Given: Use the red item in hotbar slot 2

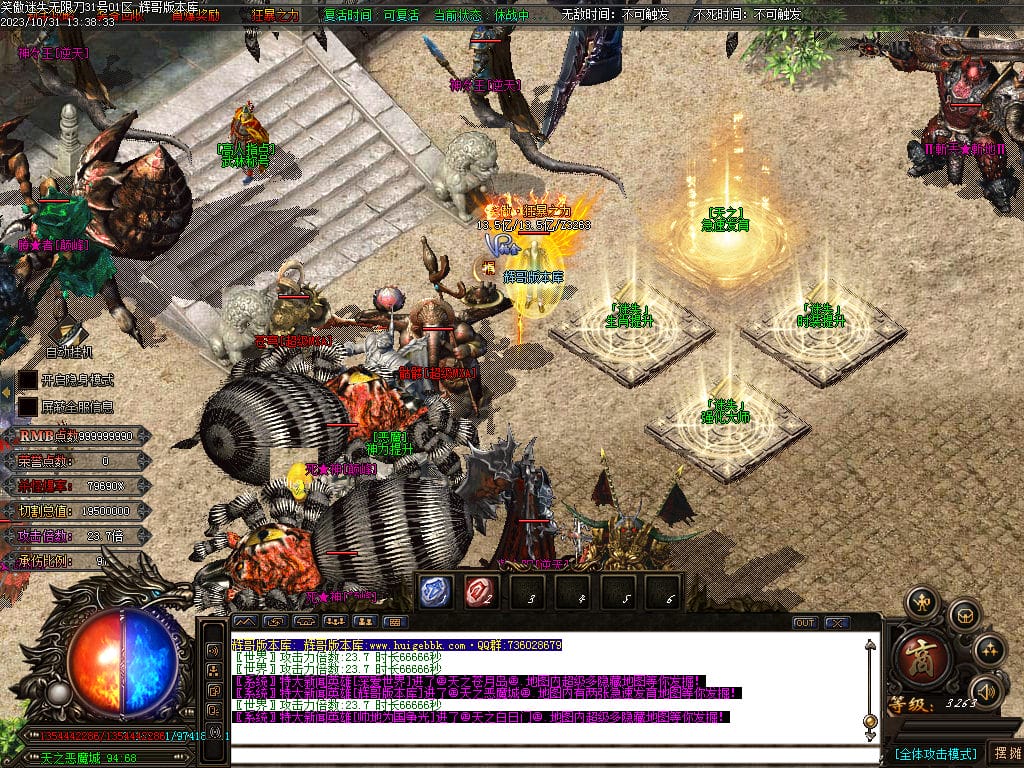Looking at the screenshot, I should pyautogui.click(x=481, y=591).
